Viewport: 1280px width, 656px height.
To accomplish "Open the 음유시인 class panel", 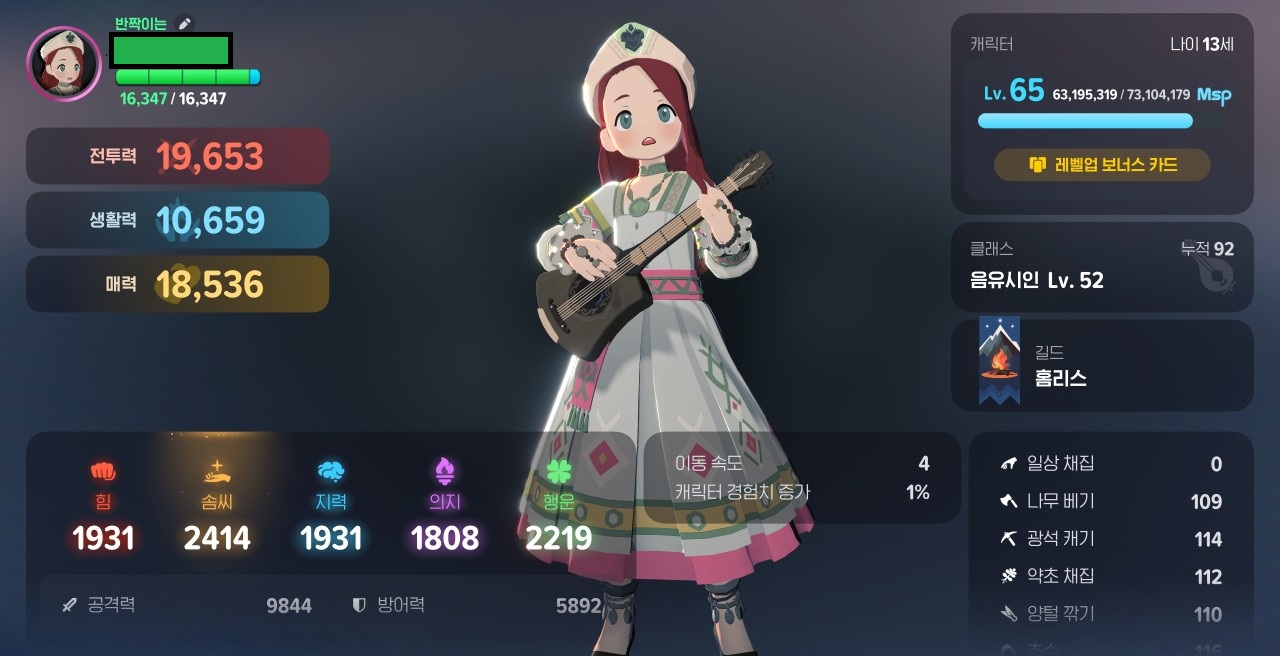I will point(1101,267).
